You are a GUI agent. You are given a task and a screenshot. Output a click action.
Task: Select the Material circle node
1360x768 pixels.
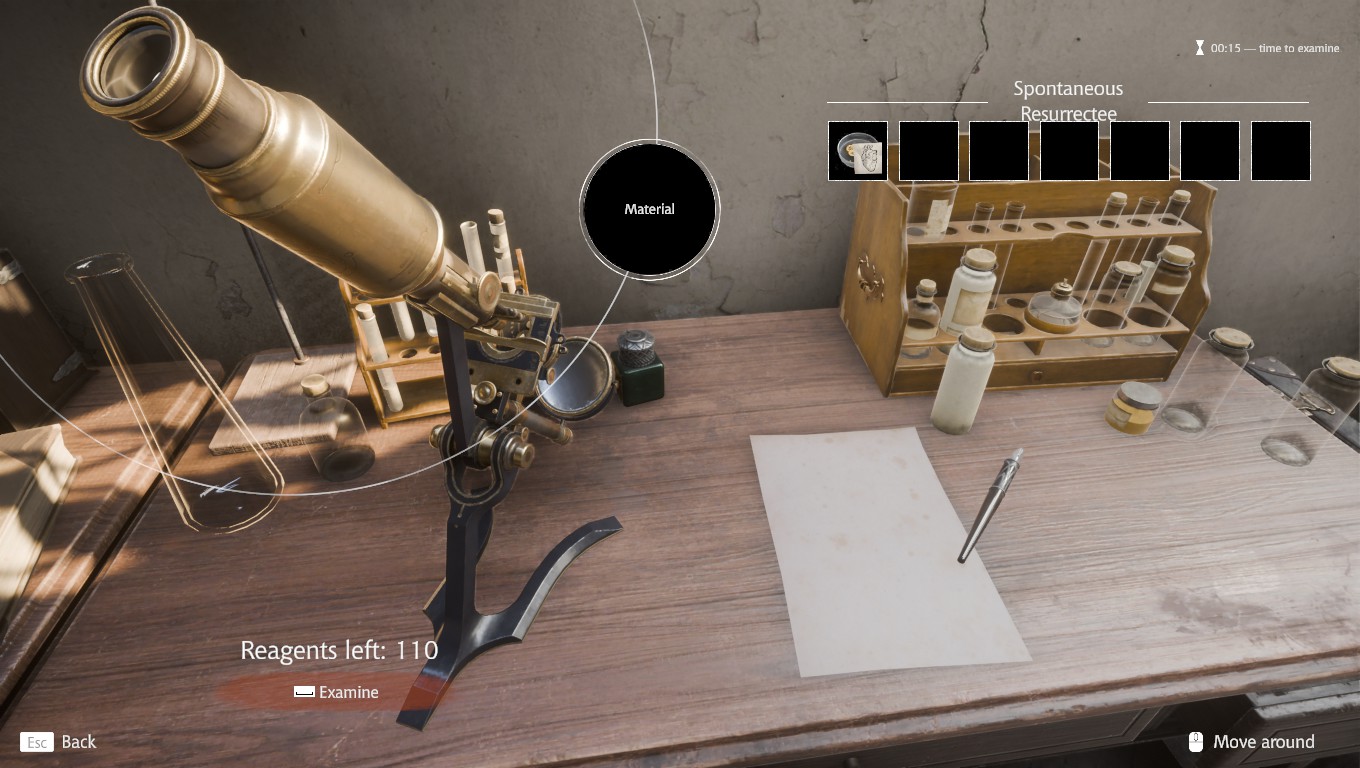tap(650, 209)
